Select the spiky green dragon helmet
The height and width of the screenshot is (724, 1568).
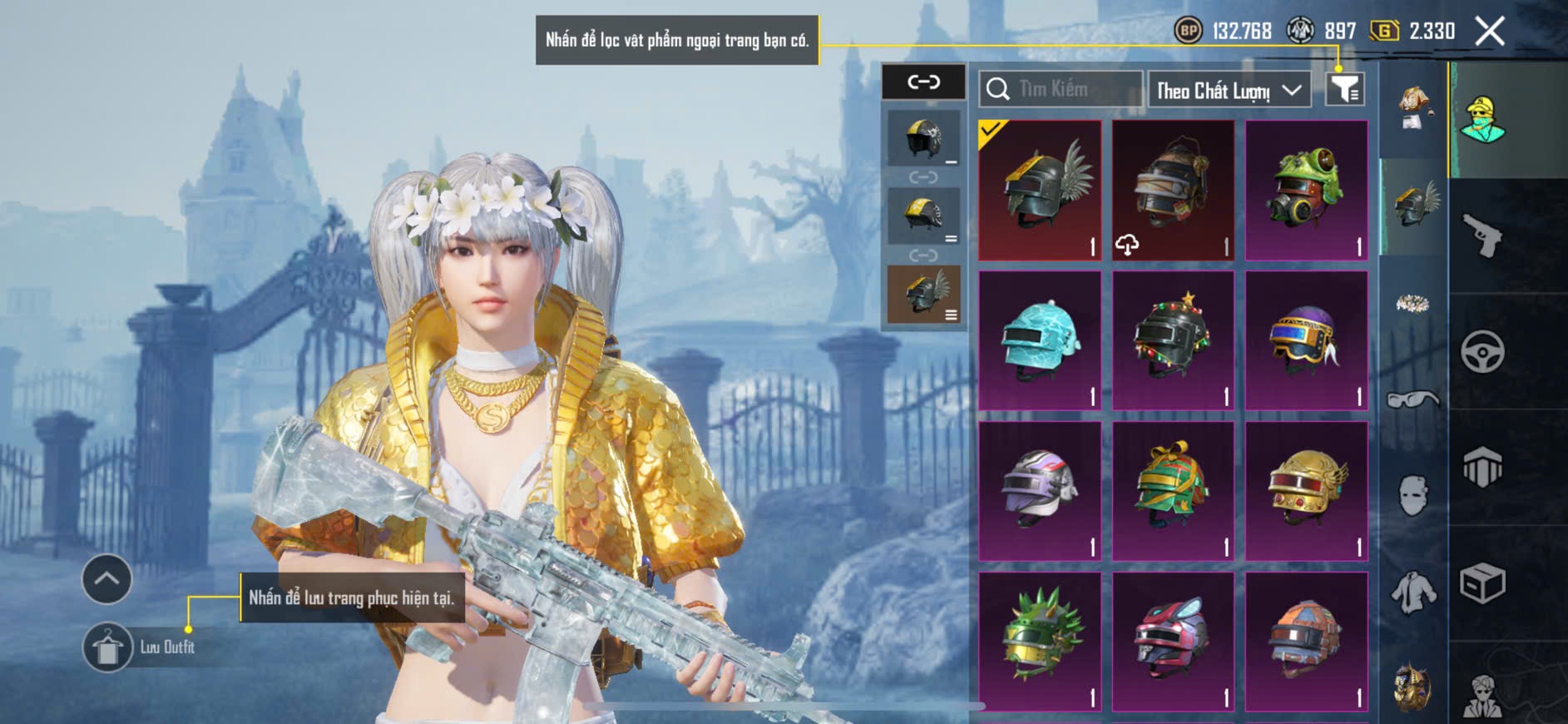pyautogui.click(x=1040, y=642)
